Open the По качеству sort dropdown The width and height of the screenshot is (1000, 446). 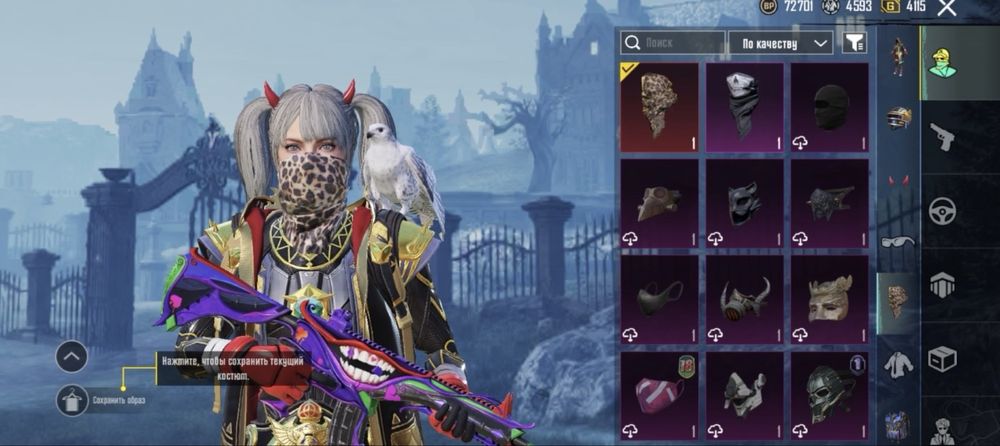(781, 42)
